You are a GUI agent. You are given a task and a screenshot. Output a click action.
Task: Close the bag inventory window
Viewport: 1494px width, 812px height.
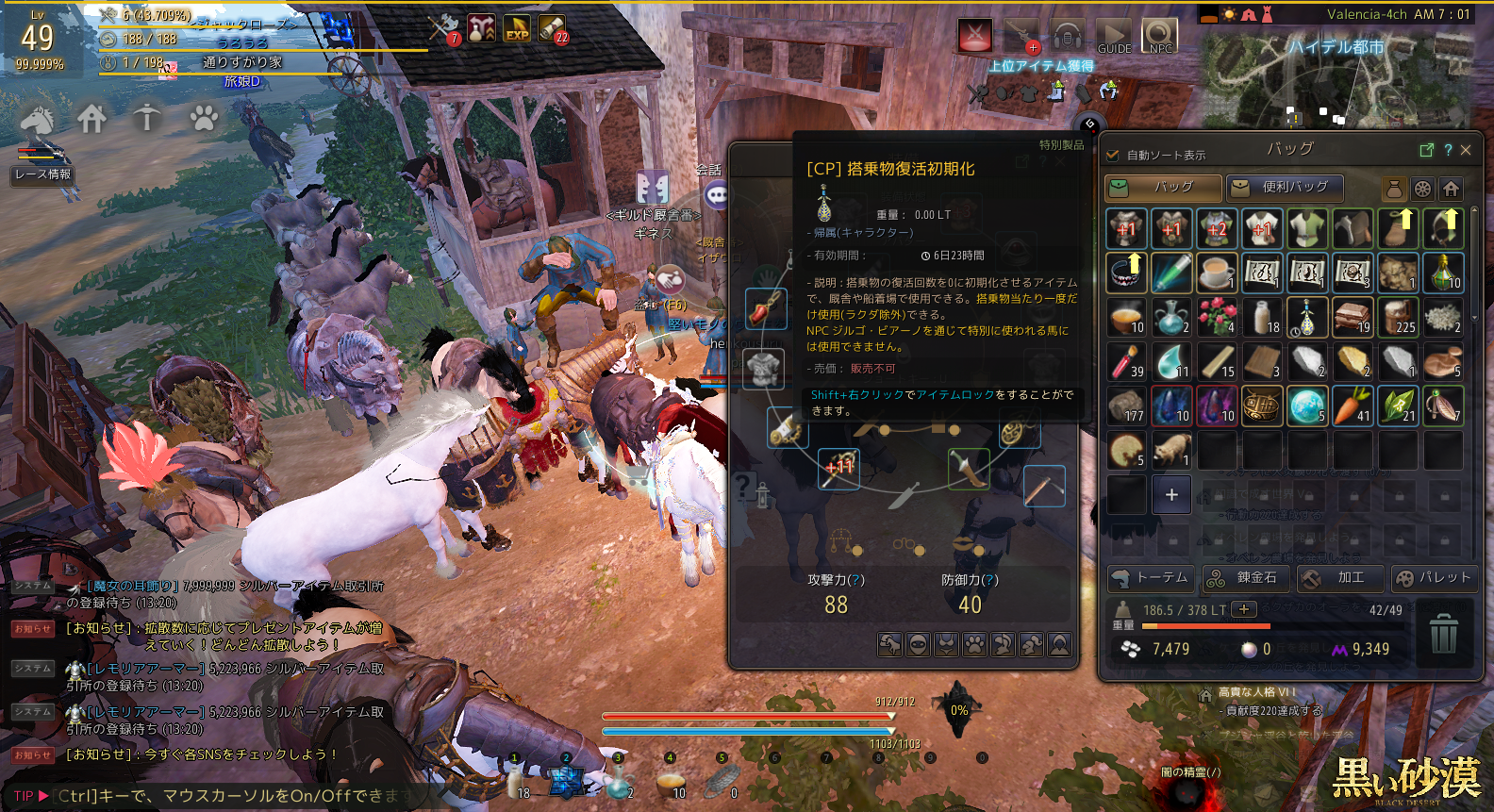1466,150
